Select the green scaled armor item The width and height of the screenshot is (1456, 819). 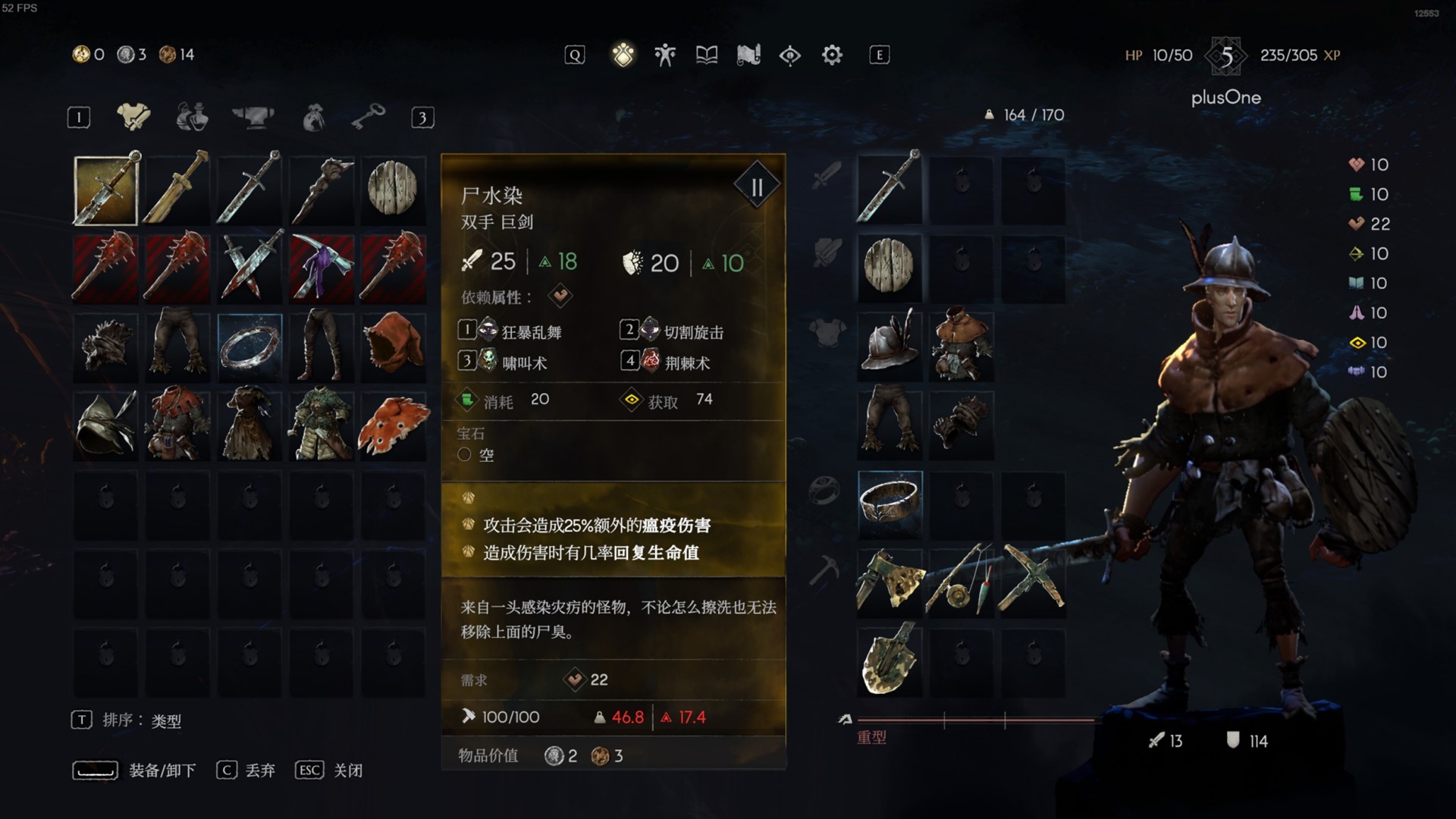(322, 425)
